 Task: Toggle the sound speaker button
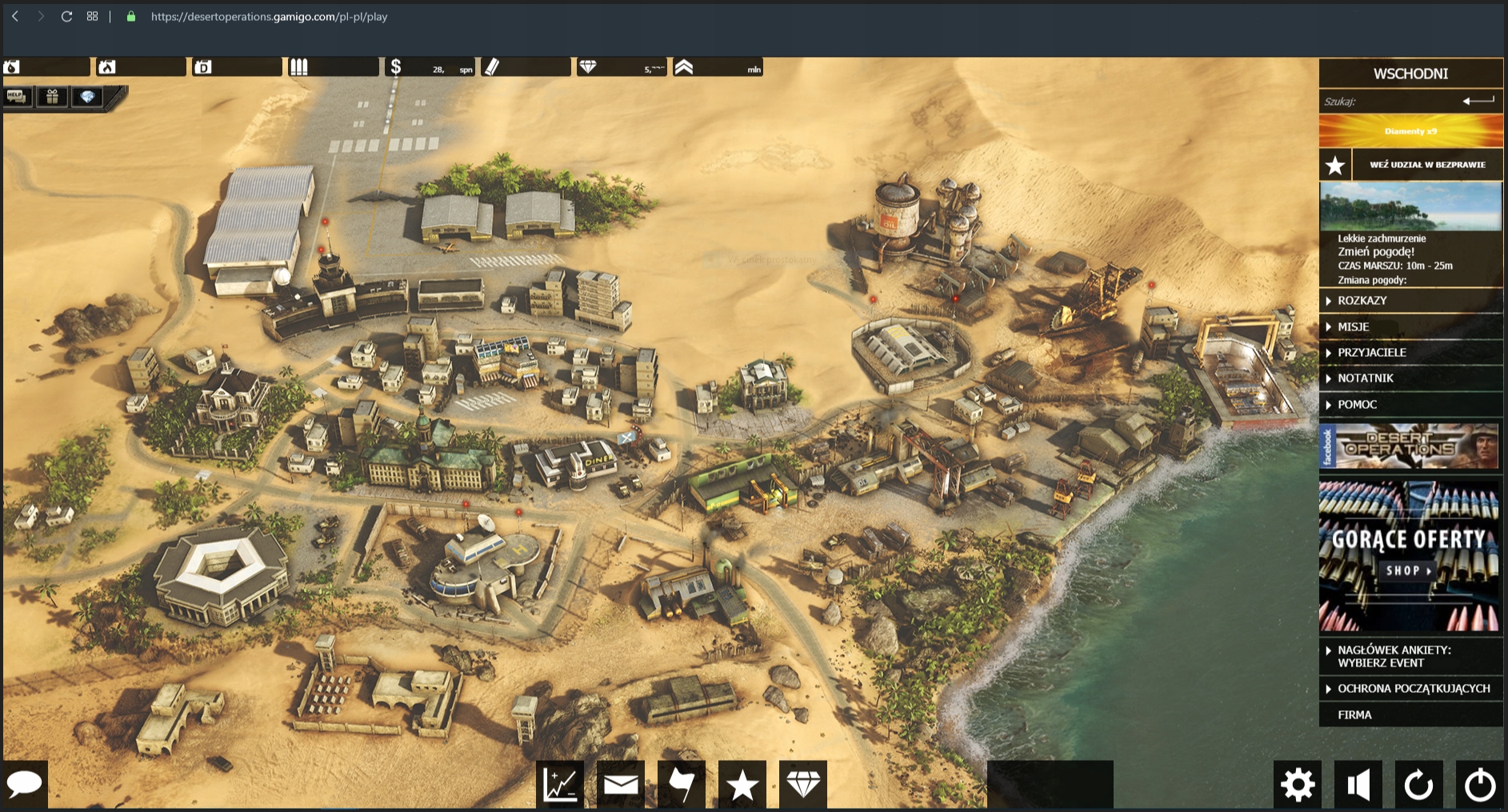1358,784
